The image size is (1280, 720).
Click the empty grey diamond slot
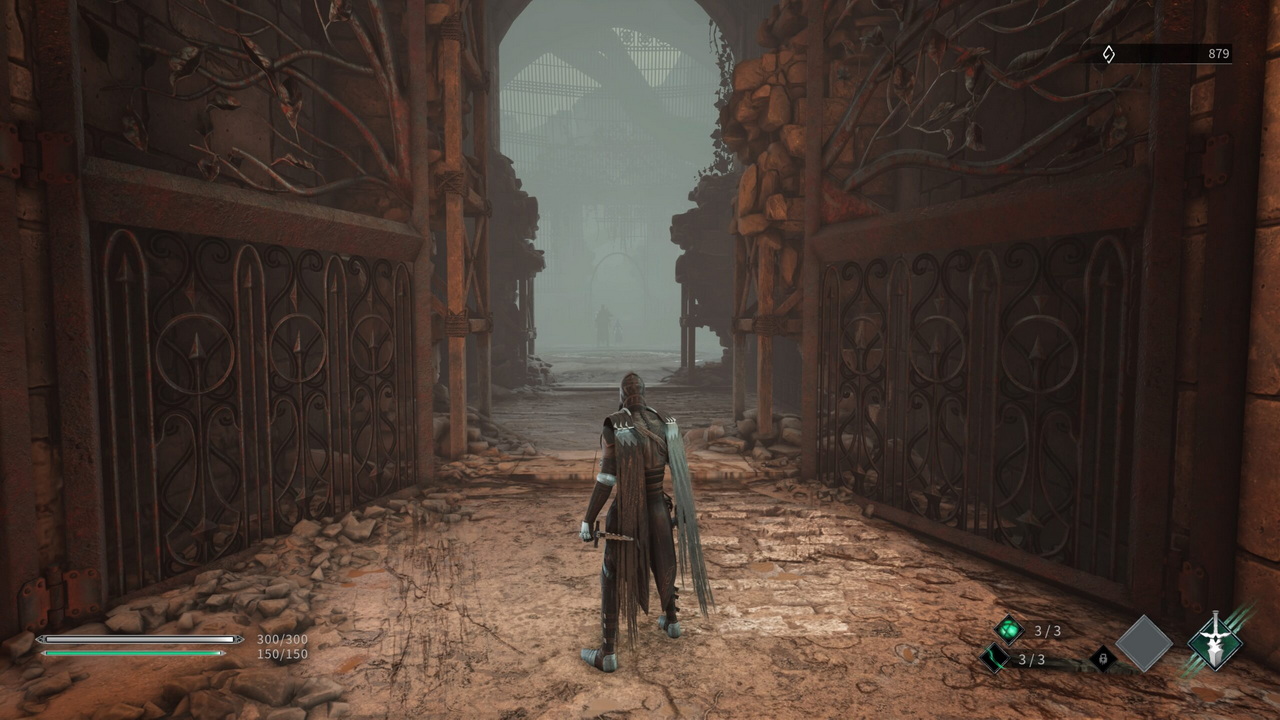(1144, 643)
